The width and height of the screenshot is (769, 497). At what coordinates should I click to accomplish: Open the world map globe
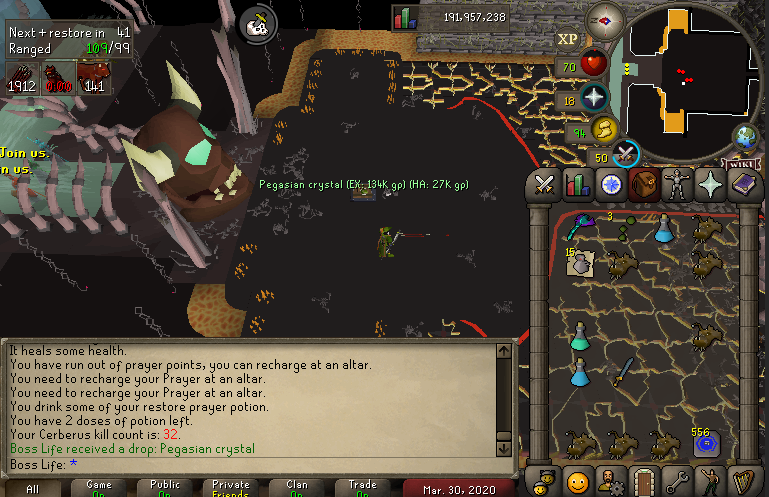tap(744, 136)
